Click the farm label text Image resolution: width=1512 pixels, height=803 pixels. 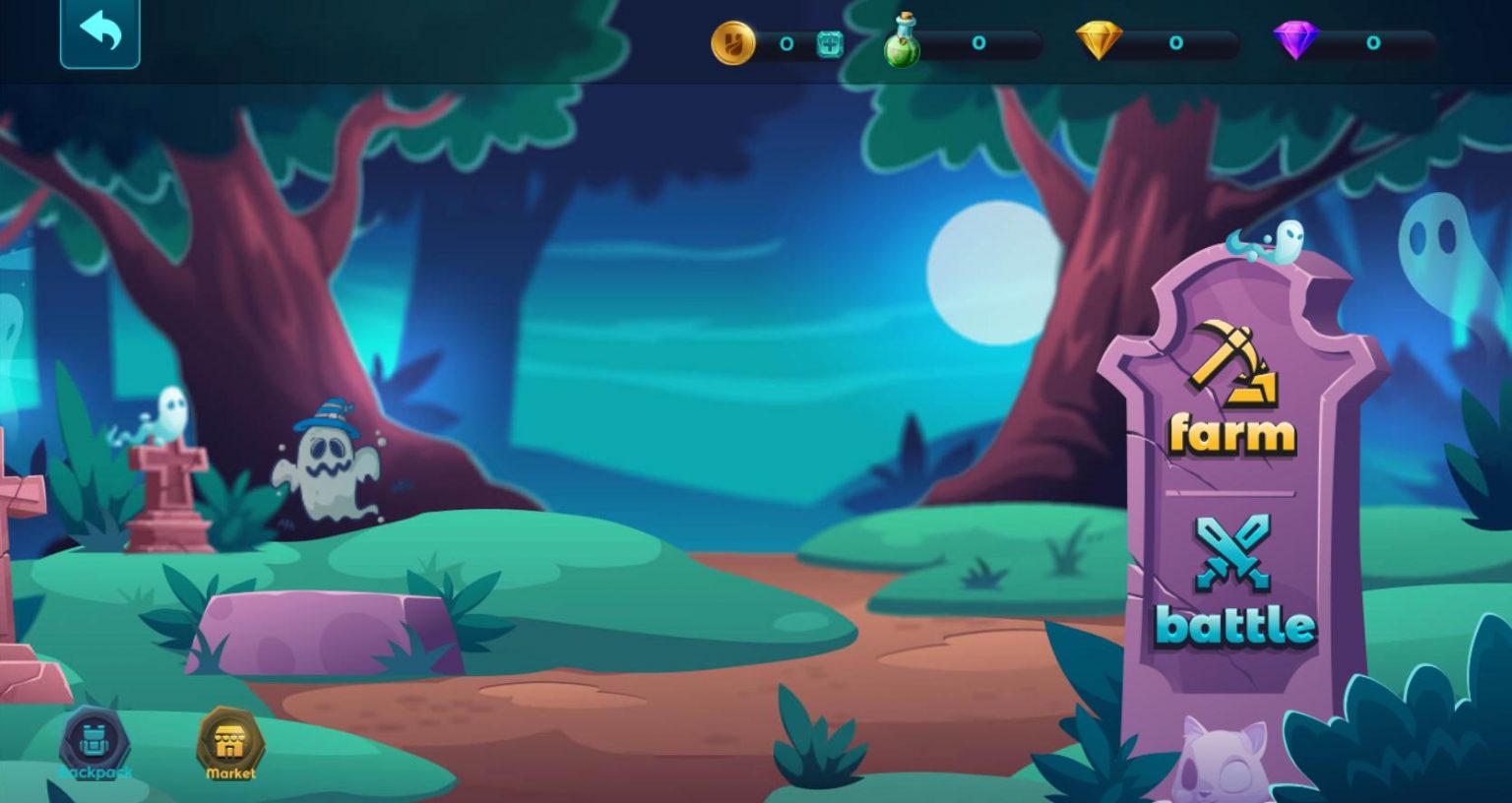click(x=1231, y=431)
